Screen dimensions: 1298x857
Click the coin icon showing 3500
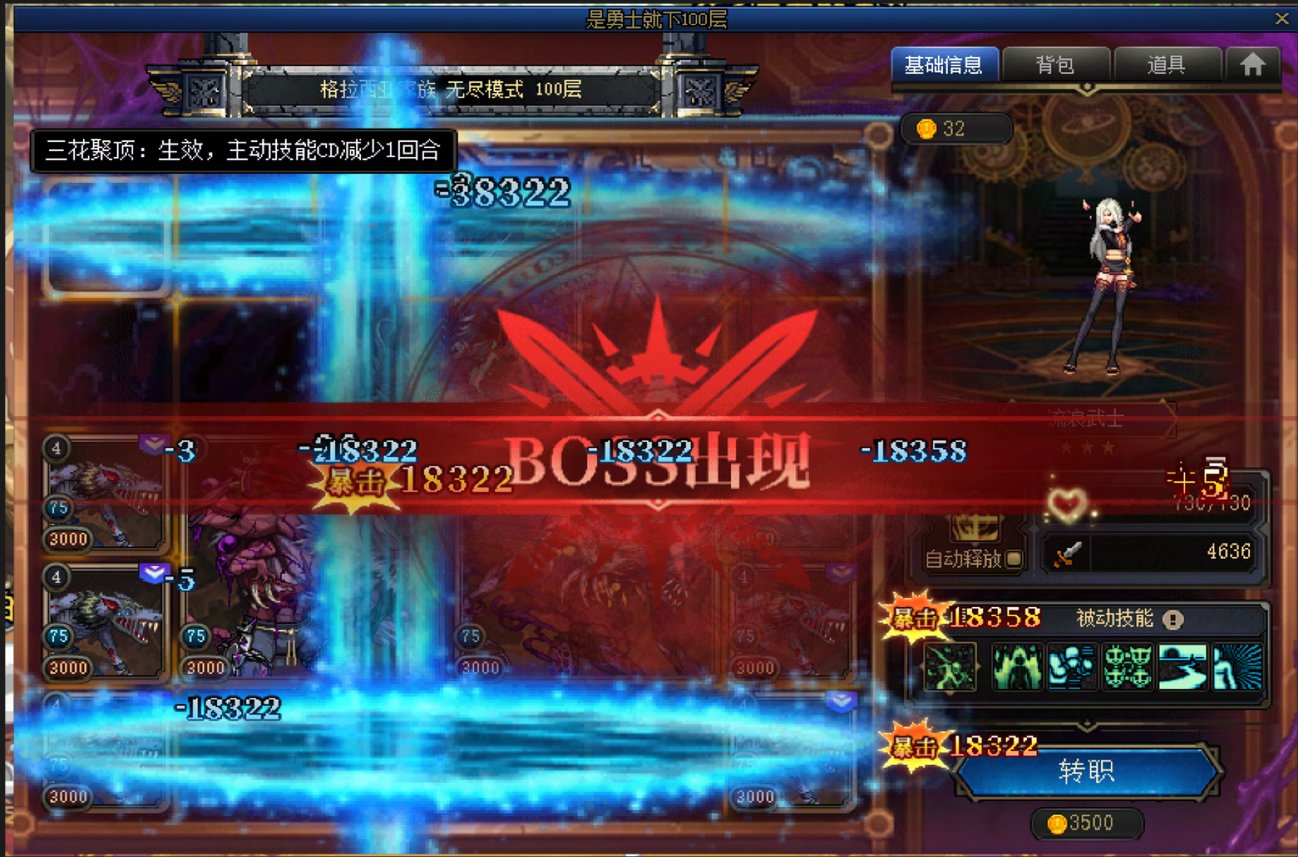click(1057, 823)
